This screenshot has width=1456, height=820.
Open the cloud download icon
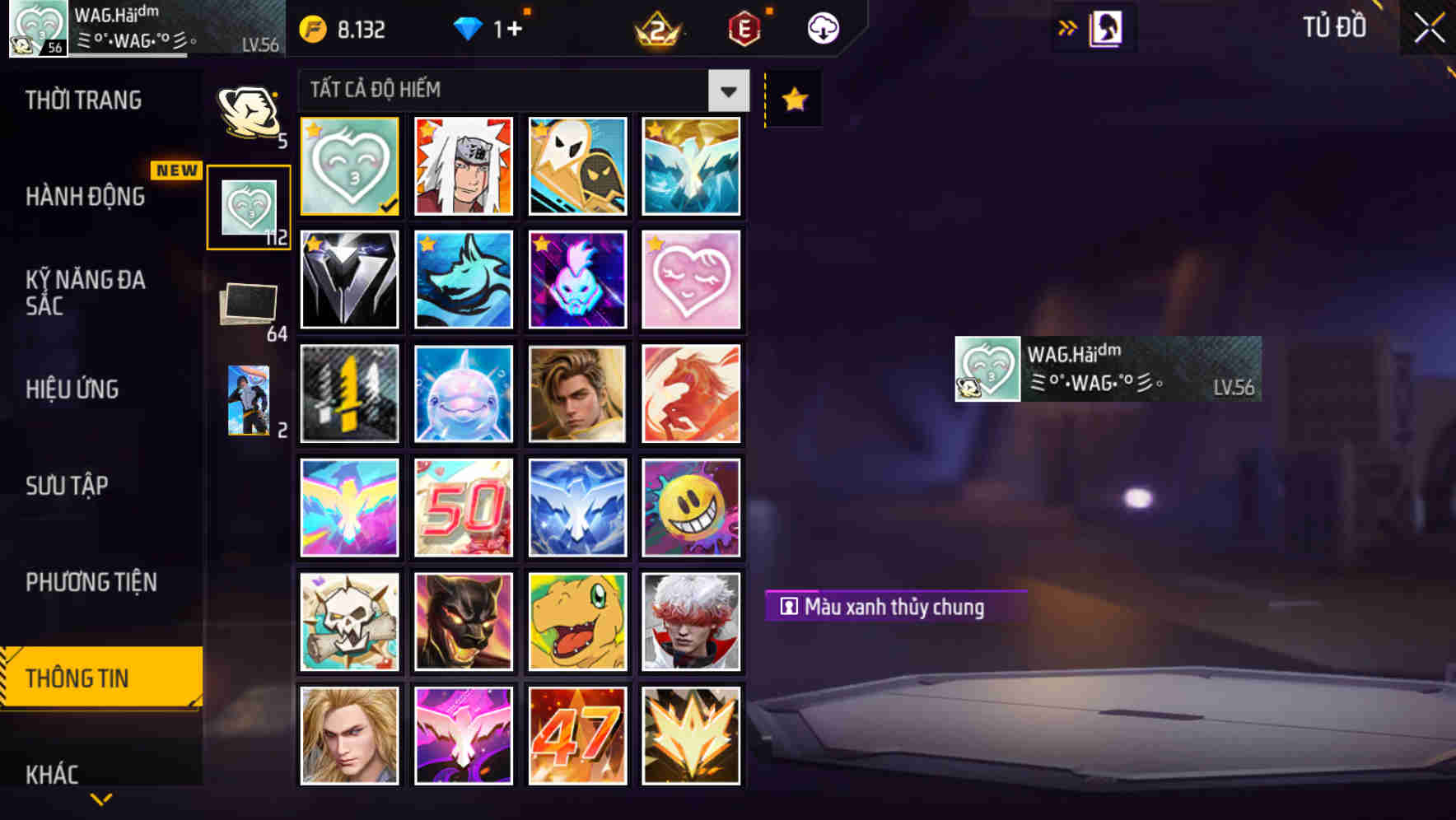click(824, 27)
